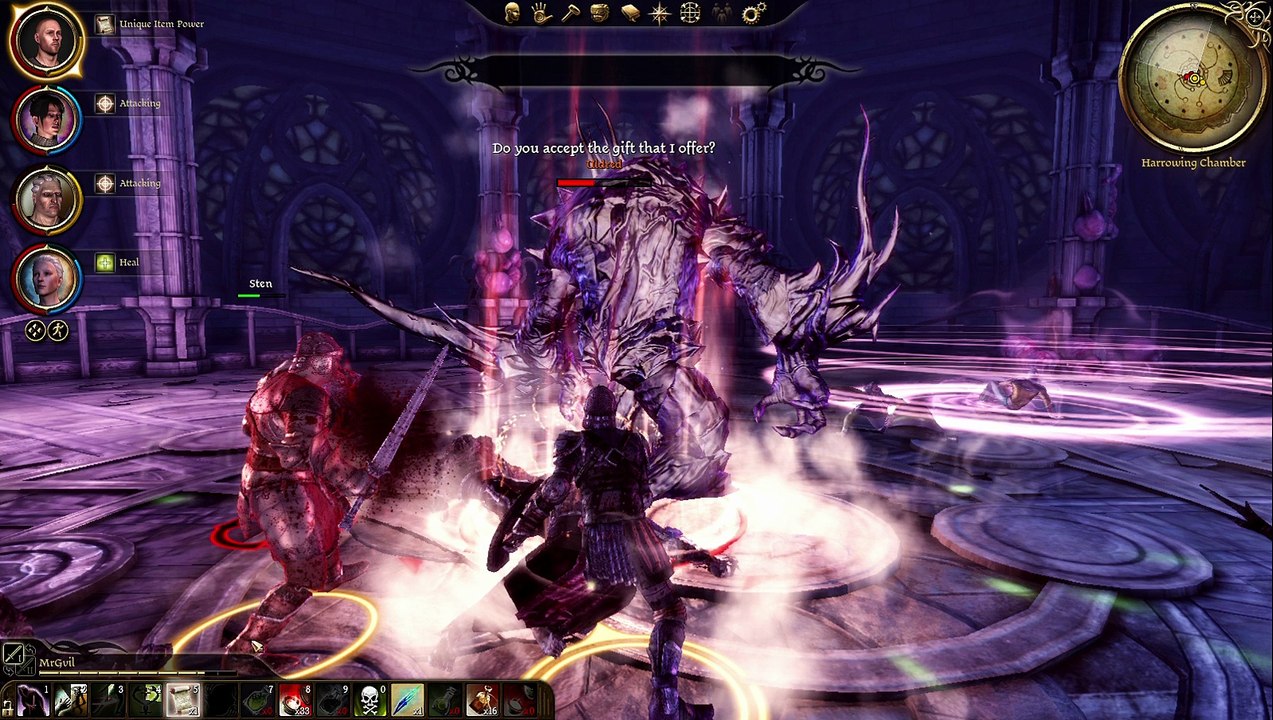The width and height of the screenshot is (1273, 720).
Task: Open the hammer skills menu
Action: coord(570,12)
